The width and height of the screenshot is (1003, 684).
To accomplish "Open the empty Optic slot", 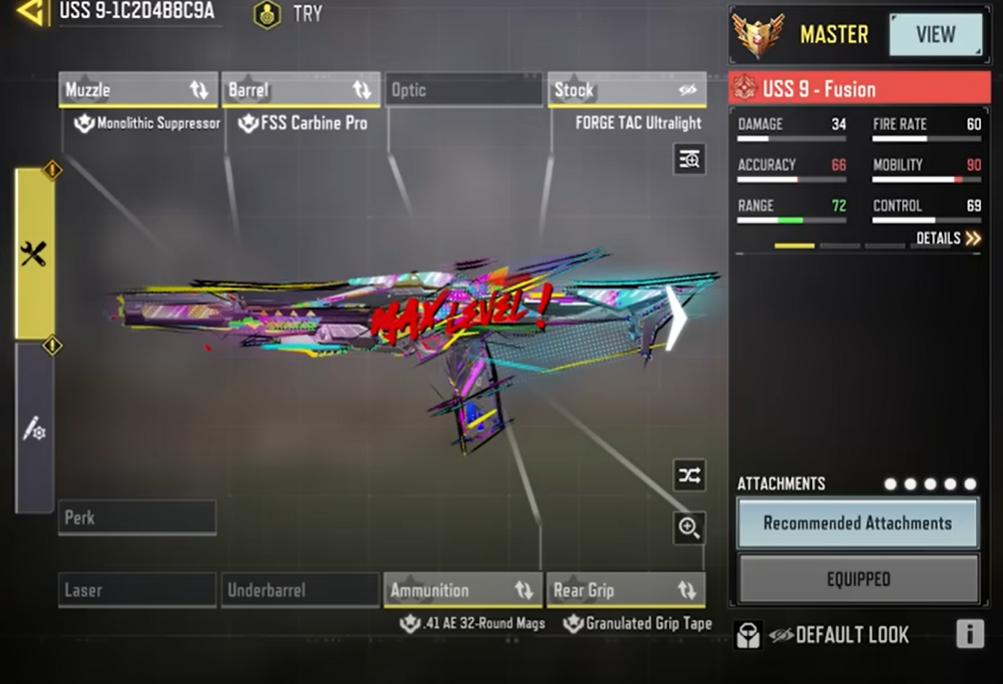I will 463,90.
